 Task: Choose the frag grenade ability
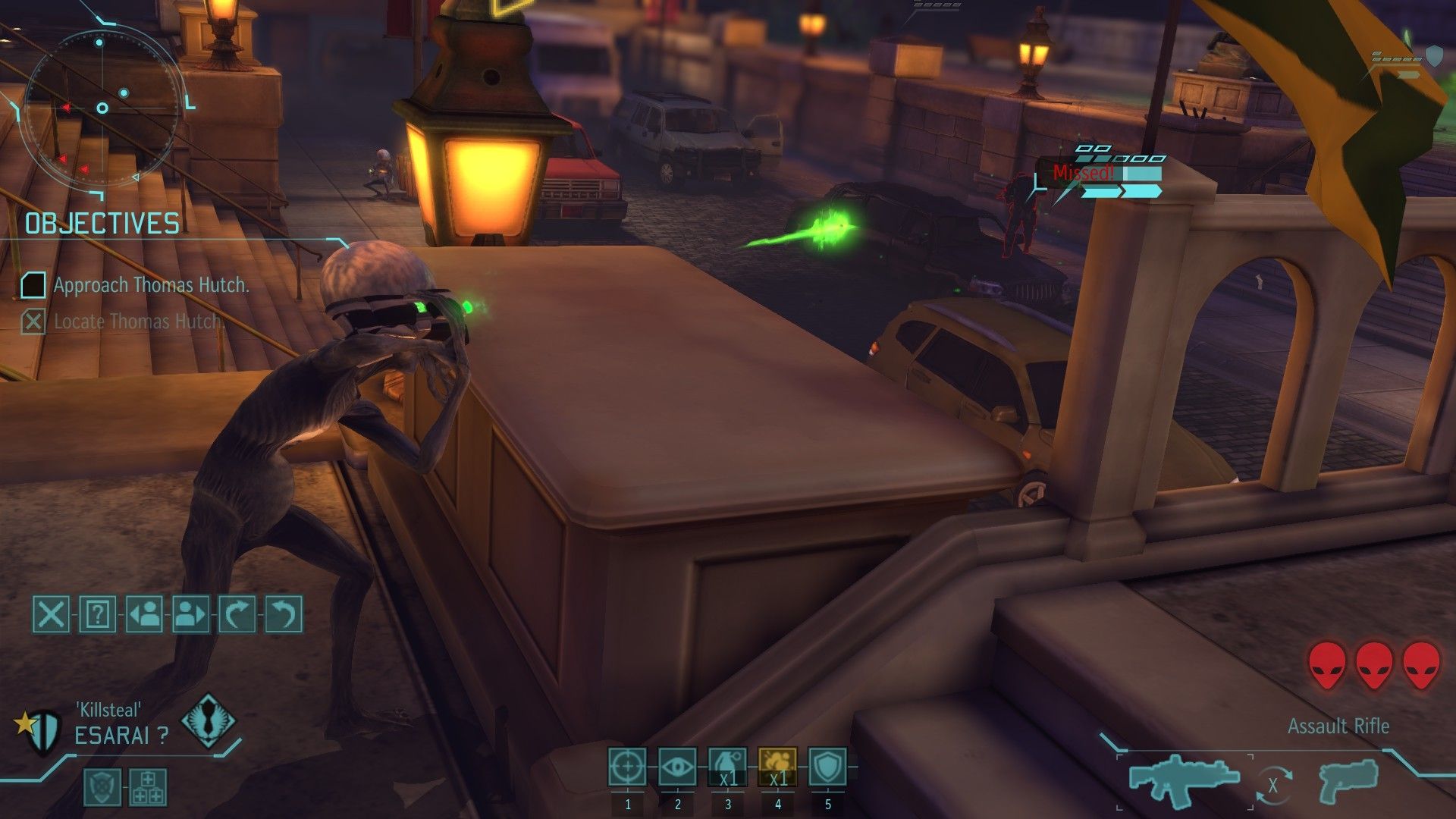pos(727,767)
